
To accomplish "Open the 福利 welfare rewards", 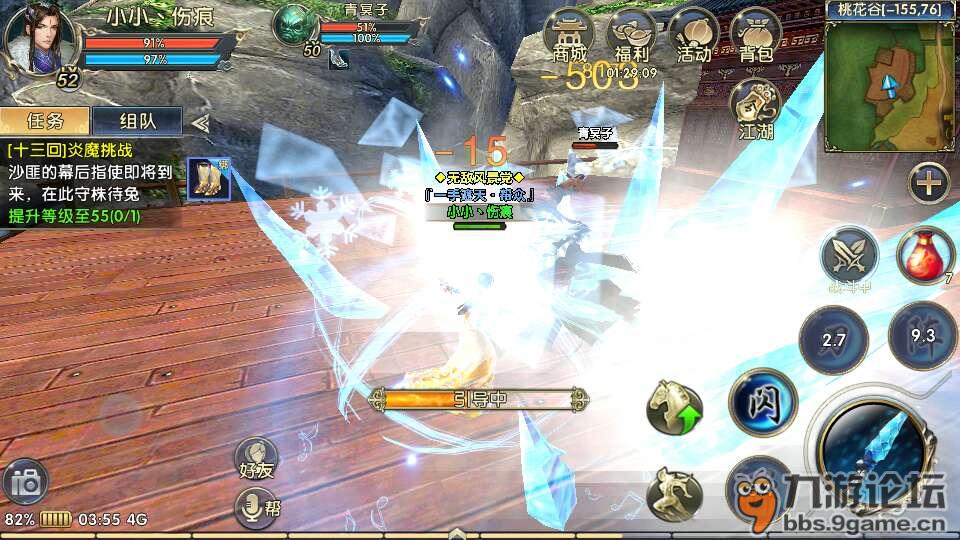I will click(x=631, y=38).
